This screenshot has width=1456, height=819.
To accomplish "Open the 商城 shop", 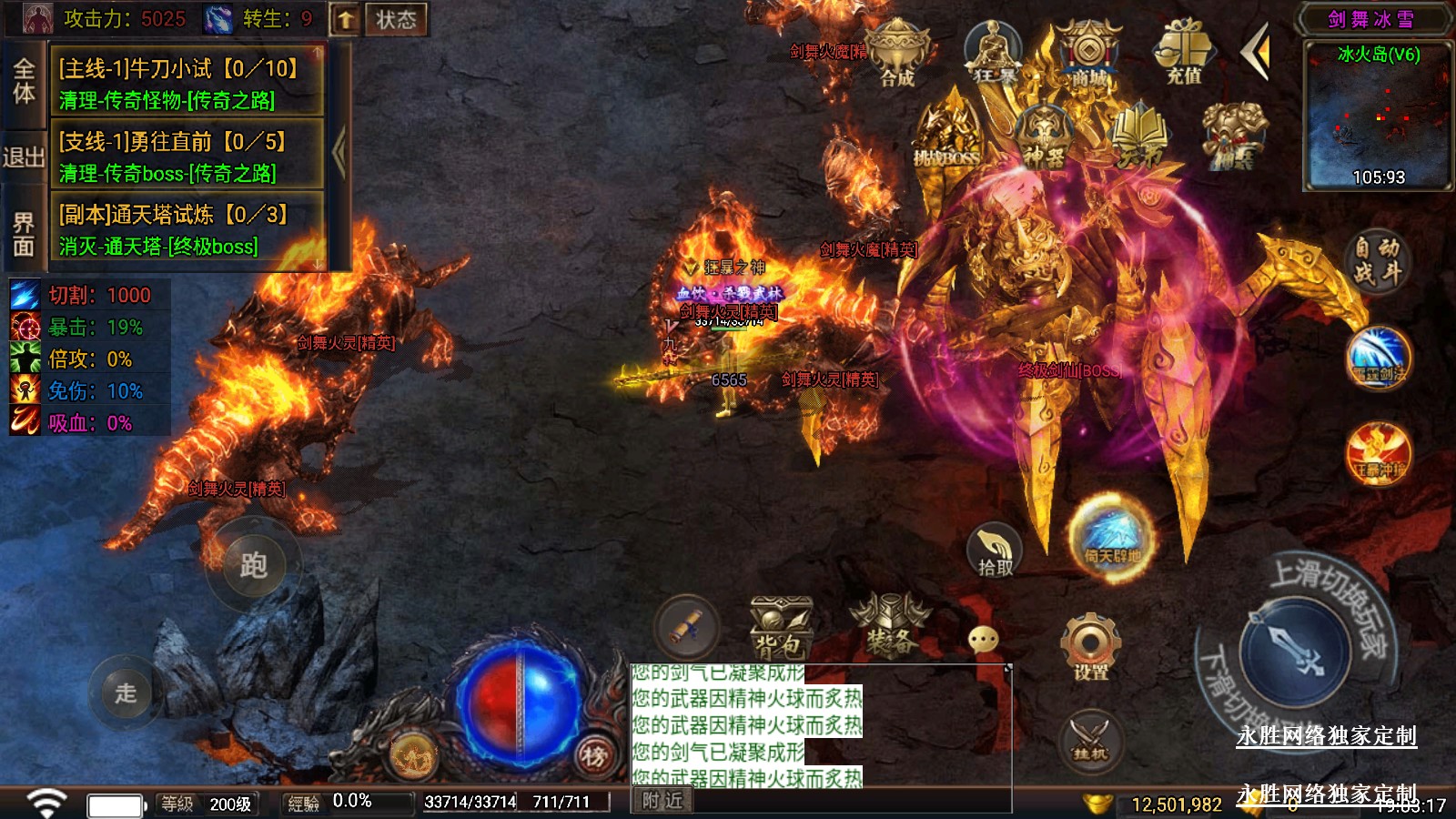I will 1088,56.
